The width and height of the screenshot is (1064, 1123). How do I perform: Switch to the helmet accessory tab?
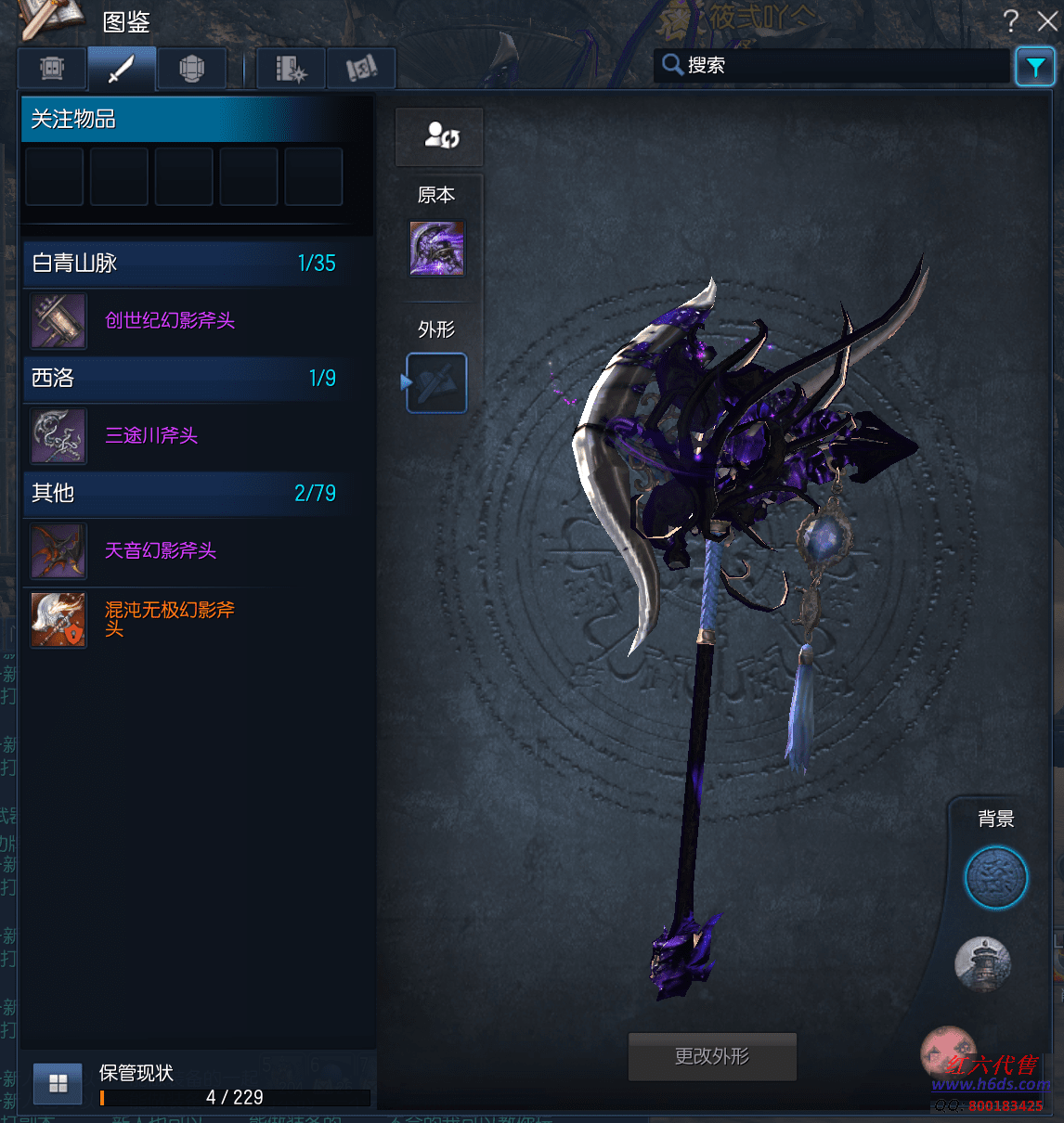pyautogui.click(x=191, y=69)
